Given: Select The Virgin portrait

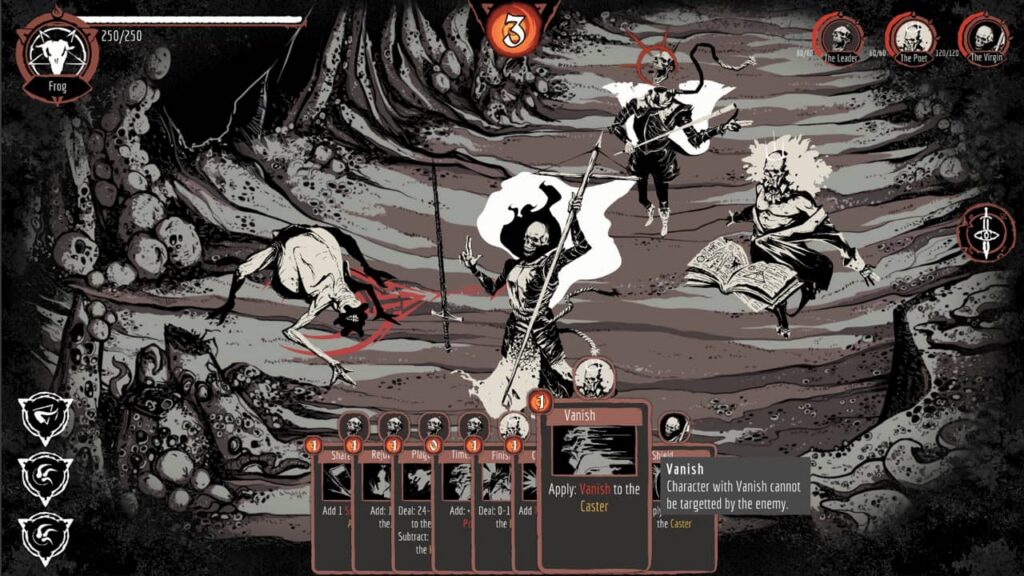Looking at the screenshot, I should [x=983, y=39].
